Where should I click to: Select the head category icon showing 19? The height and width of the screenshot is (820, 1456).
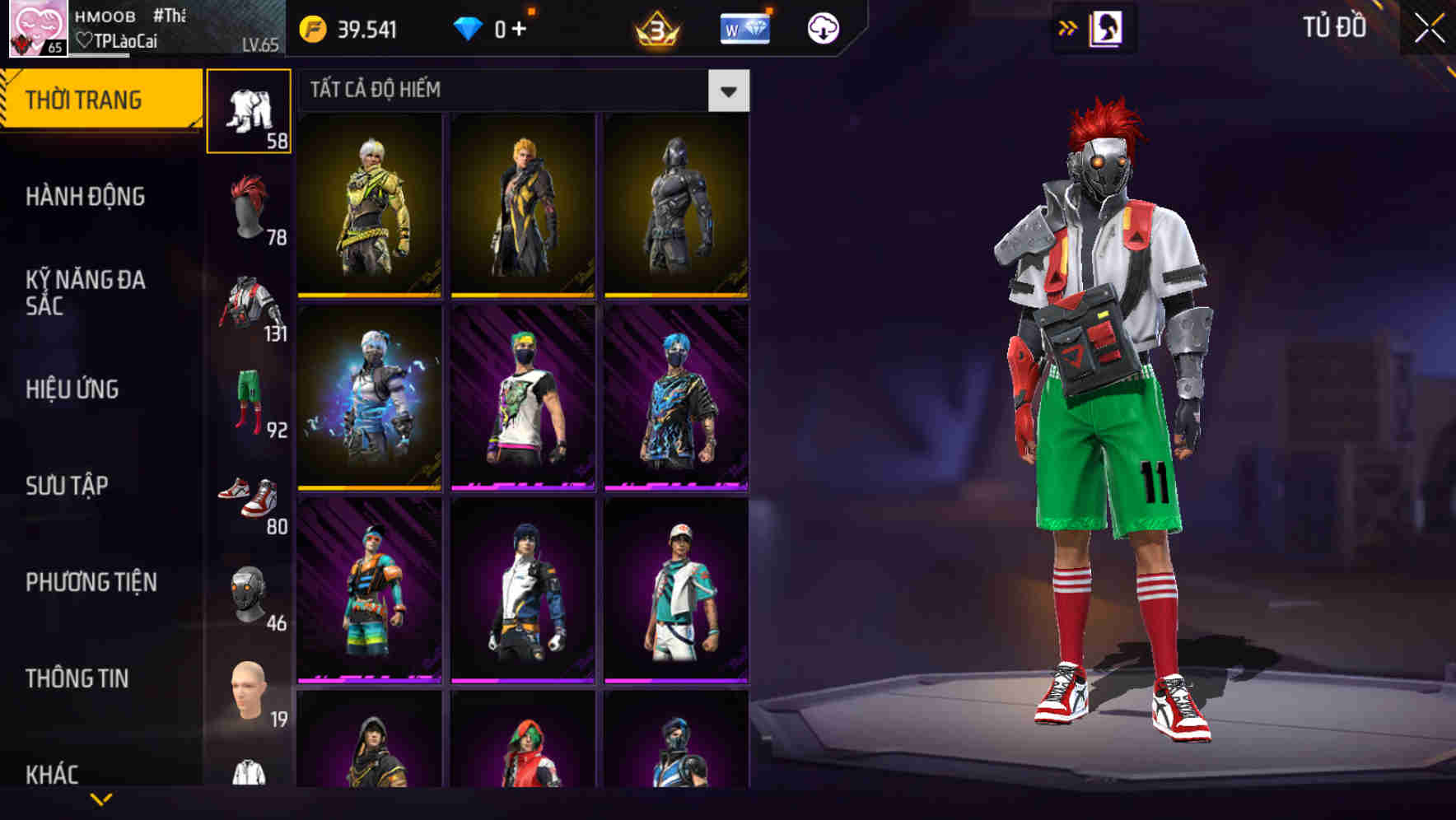(249, 696)
